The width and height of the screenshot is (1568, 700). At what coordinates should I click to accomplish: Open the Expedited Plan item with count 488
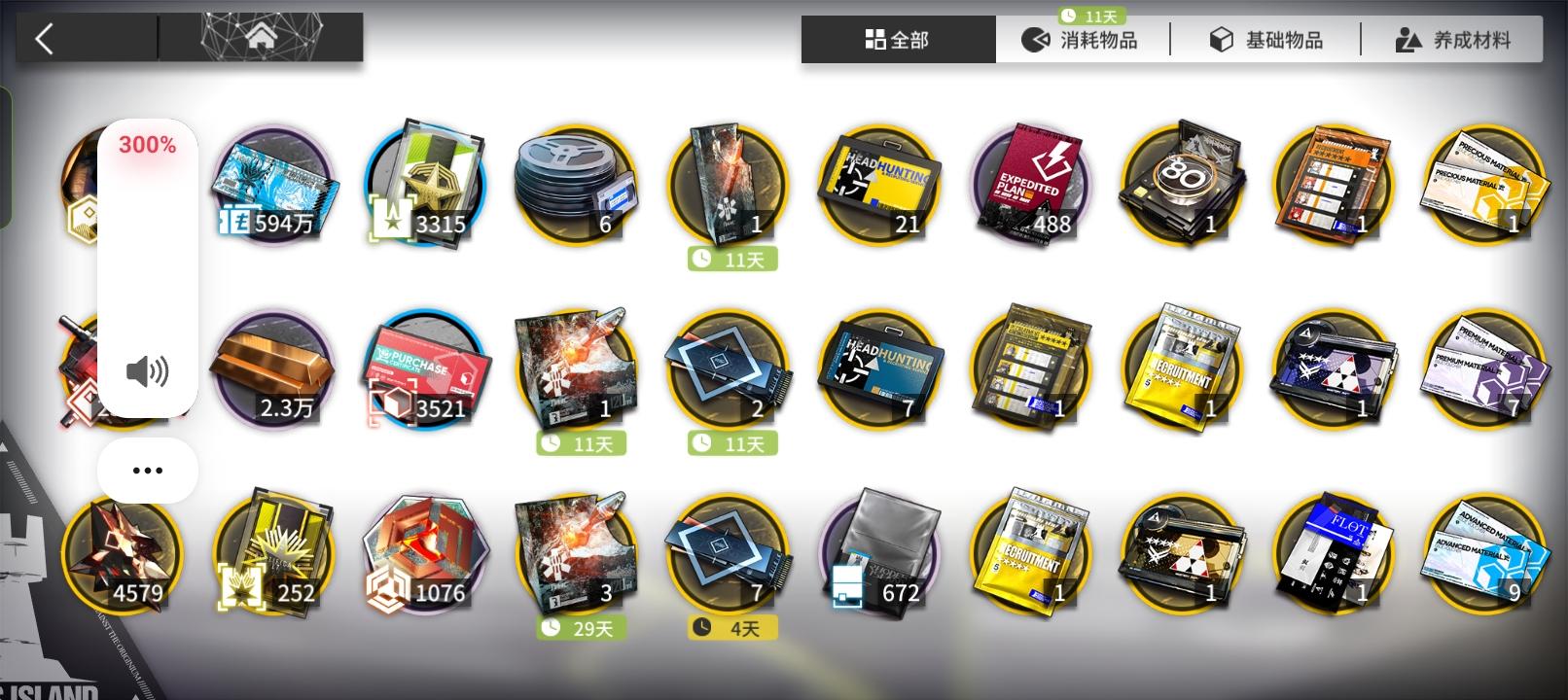[x=1029, y=185]
